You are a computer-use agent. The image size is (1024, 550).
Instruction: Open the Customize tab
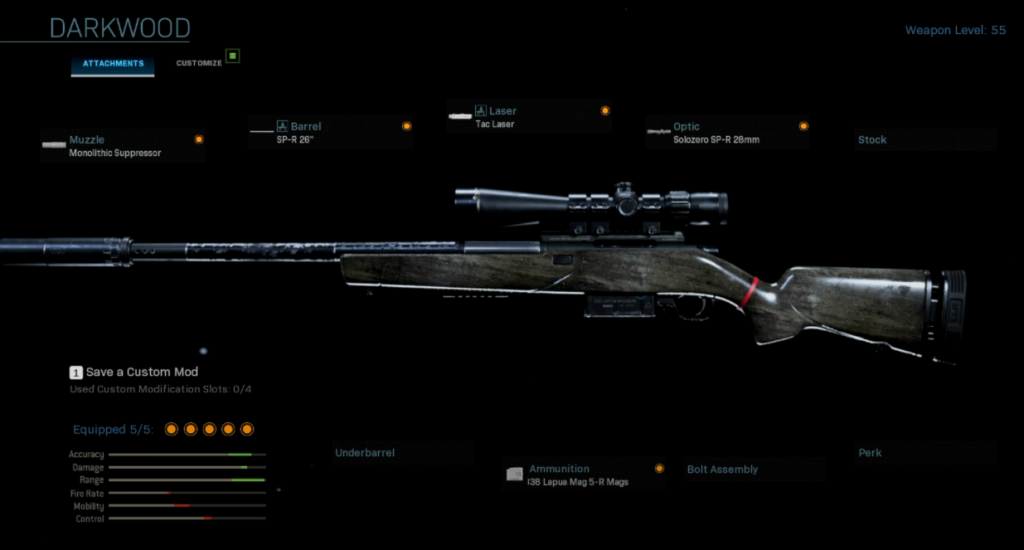[199, 64]
